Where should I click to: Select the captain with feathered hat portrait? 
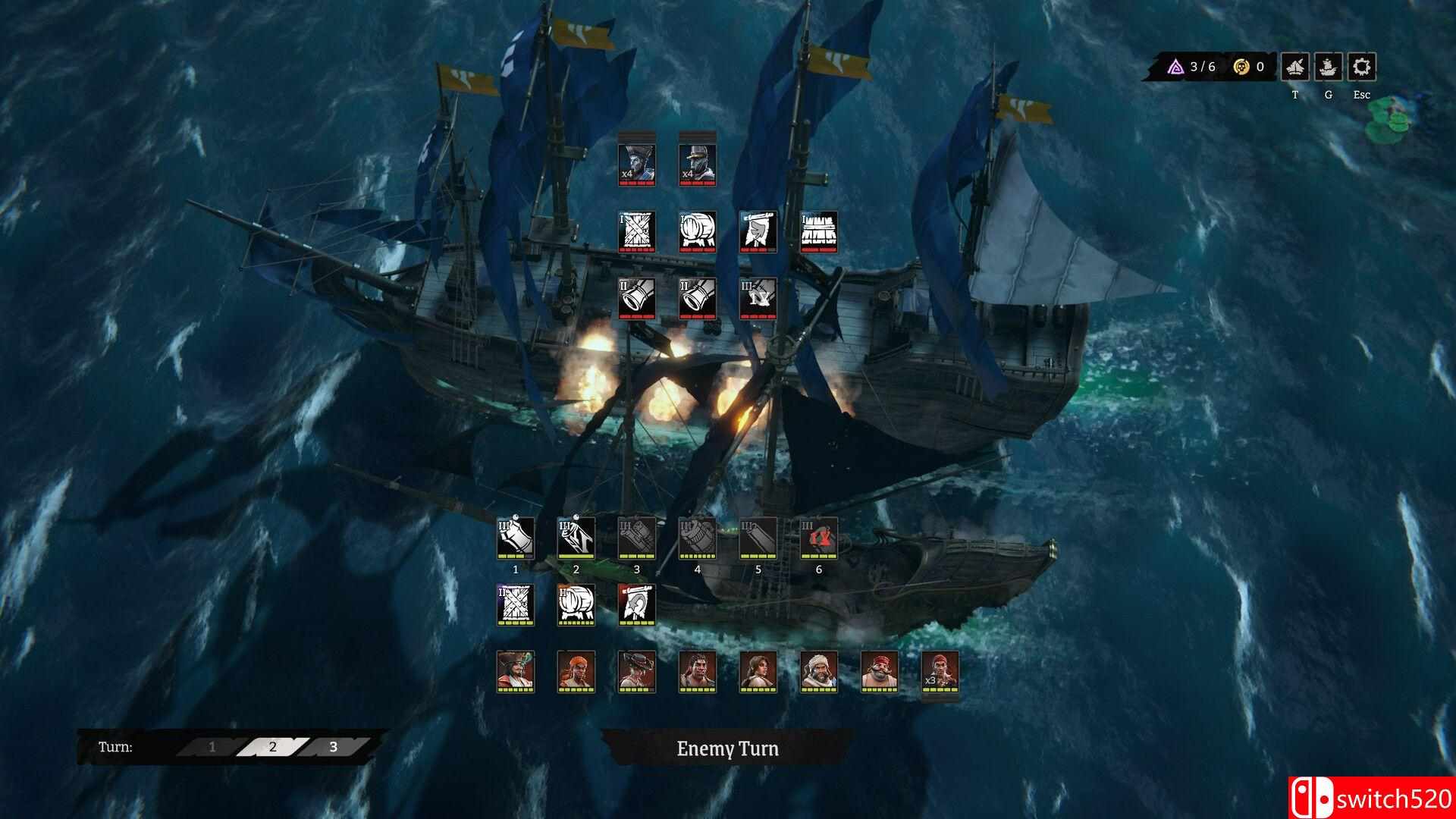[x=516, y=670]
